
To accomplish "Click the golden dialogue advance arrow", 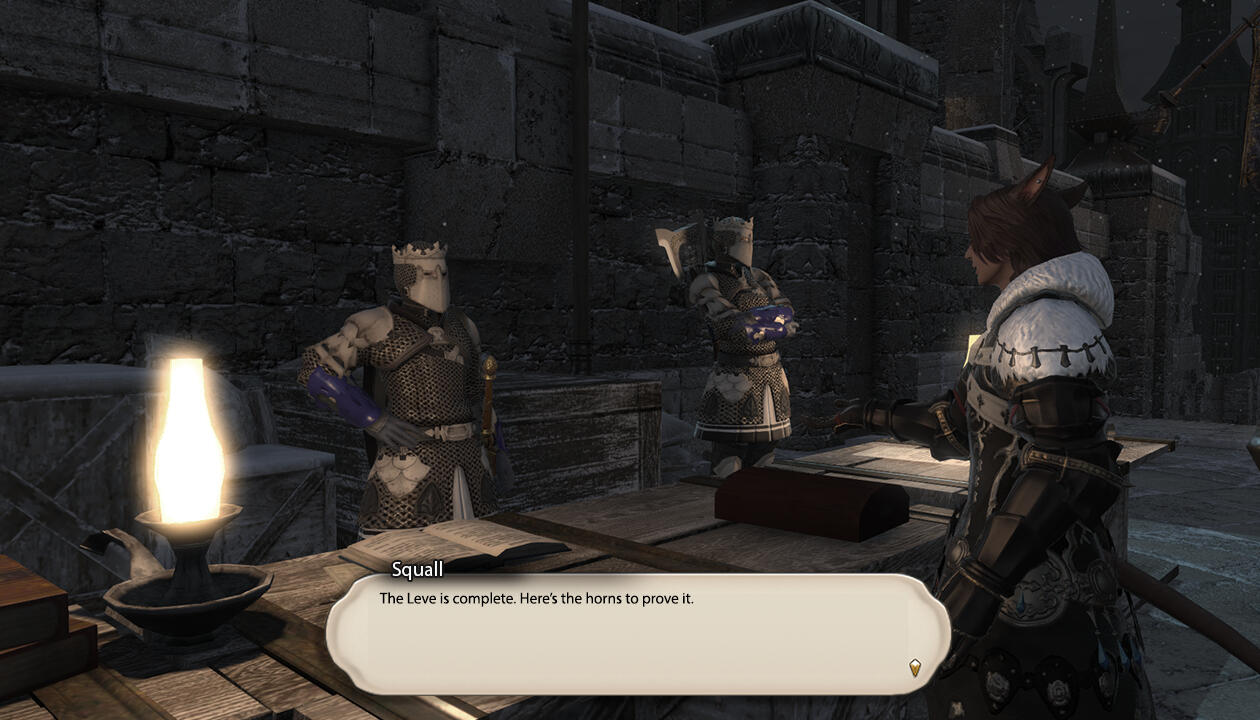I will 914,667.
